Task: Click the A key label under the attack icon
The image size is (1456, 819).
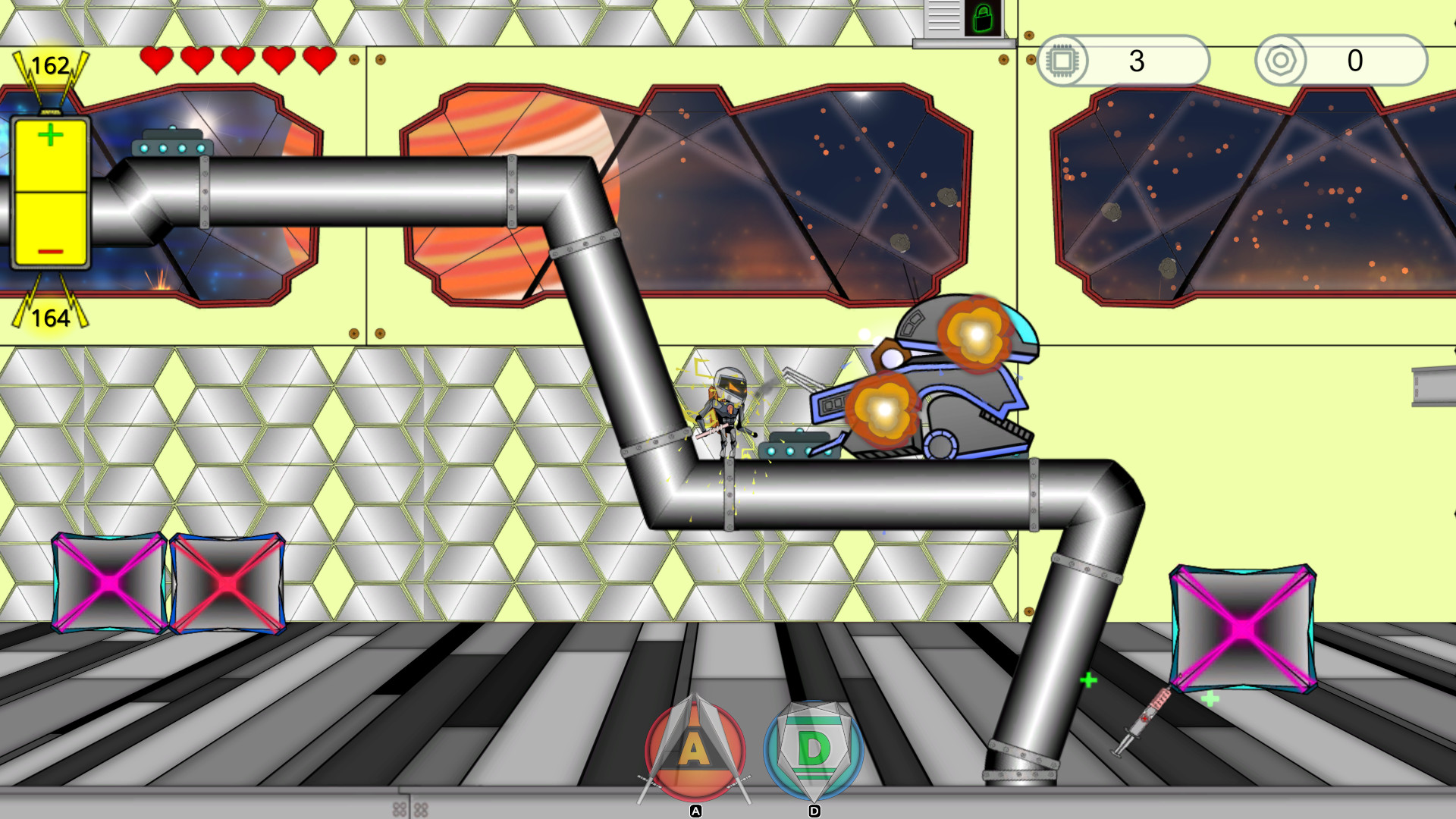Action: tap(695, 811)
